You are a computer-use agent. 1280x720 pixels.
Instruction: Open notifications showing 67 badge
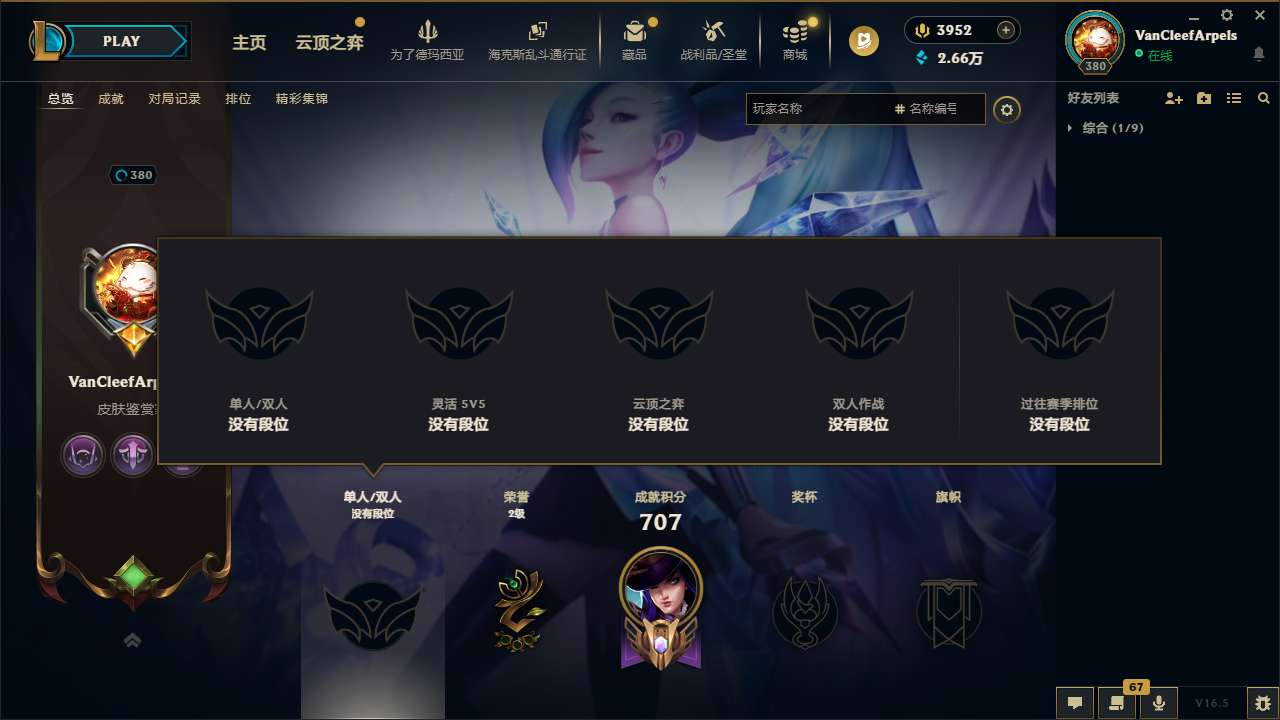pyautogui.click(x=1115, y=703)
